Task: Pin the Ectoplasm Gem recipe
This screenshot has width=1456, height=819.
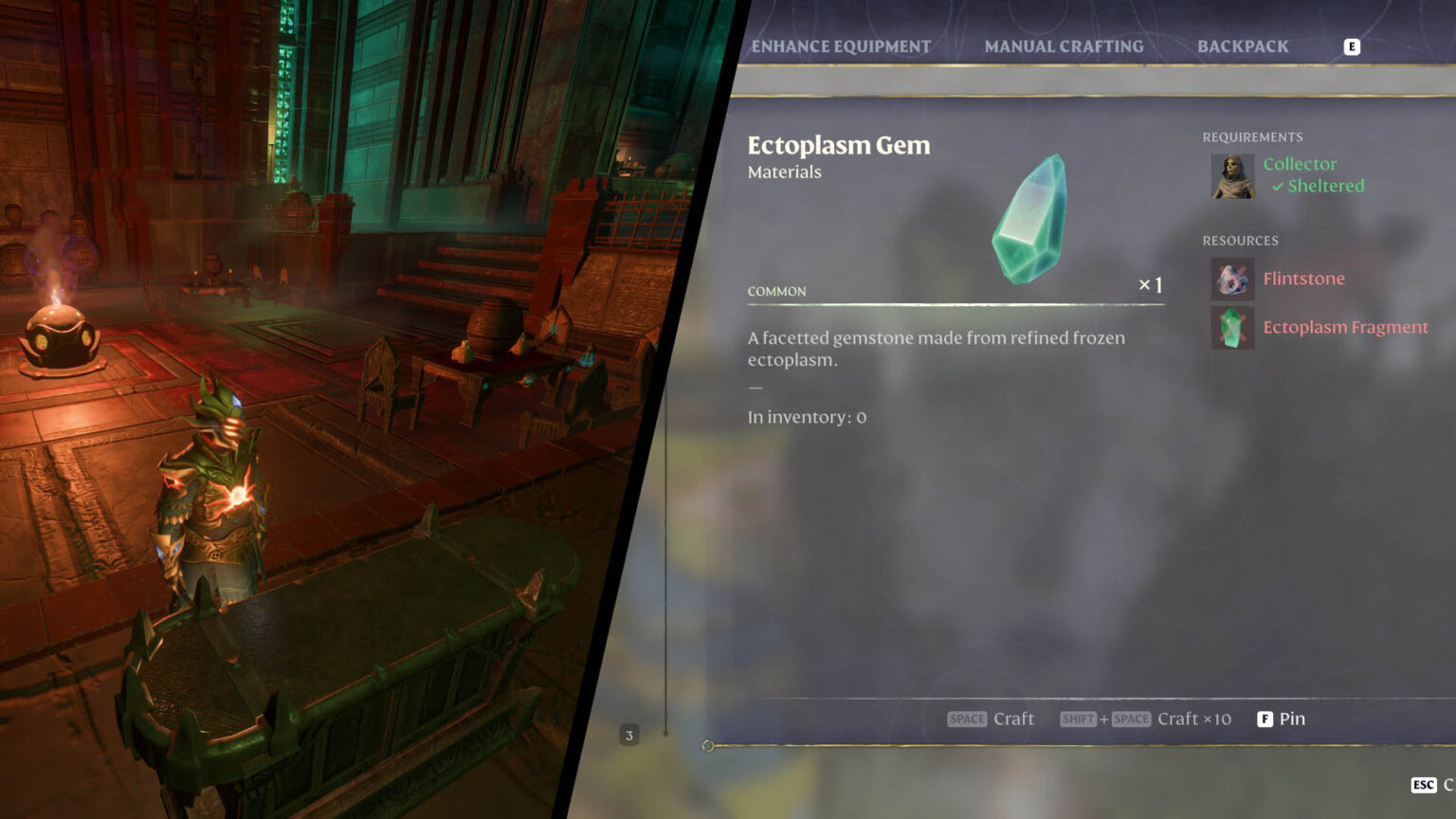Action: 1293,719
